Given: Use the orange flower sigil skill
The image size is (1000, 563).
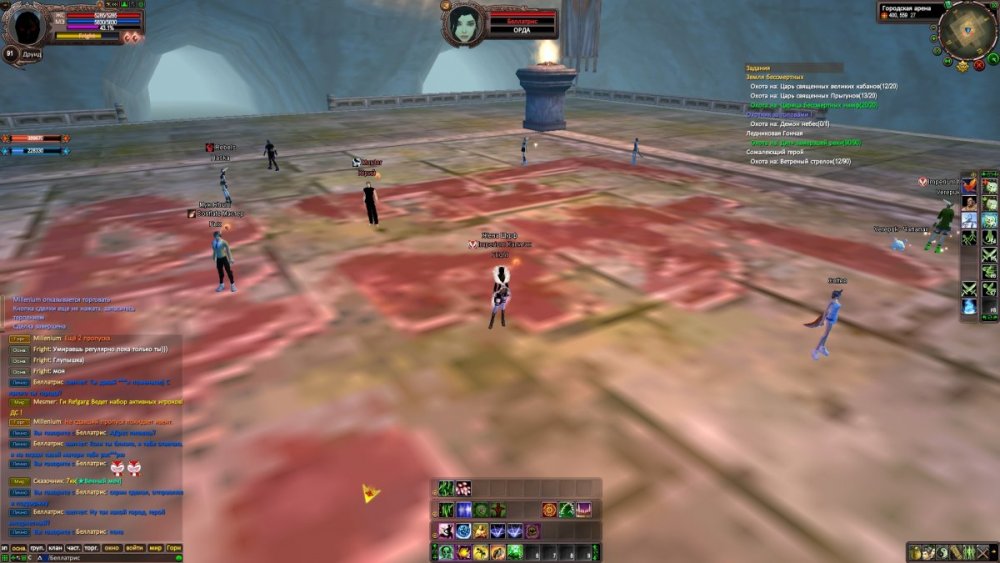Looking at the screenshot, I should [549, 510].
